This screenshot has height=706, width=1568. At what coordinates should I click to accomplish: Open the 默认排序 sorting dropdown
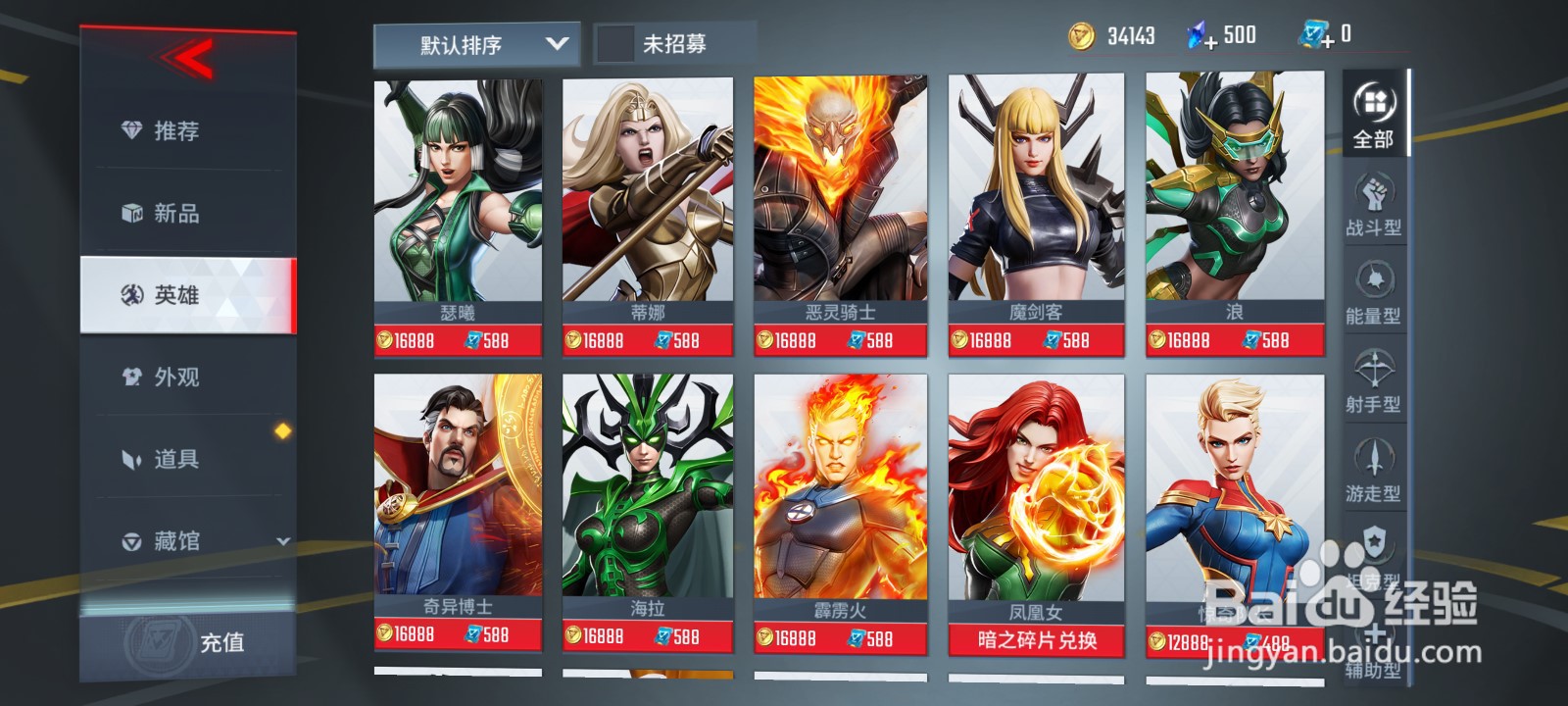pyautogui.click(x=477, y=44)
